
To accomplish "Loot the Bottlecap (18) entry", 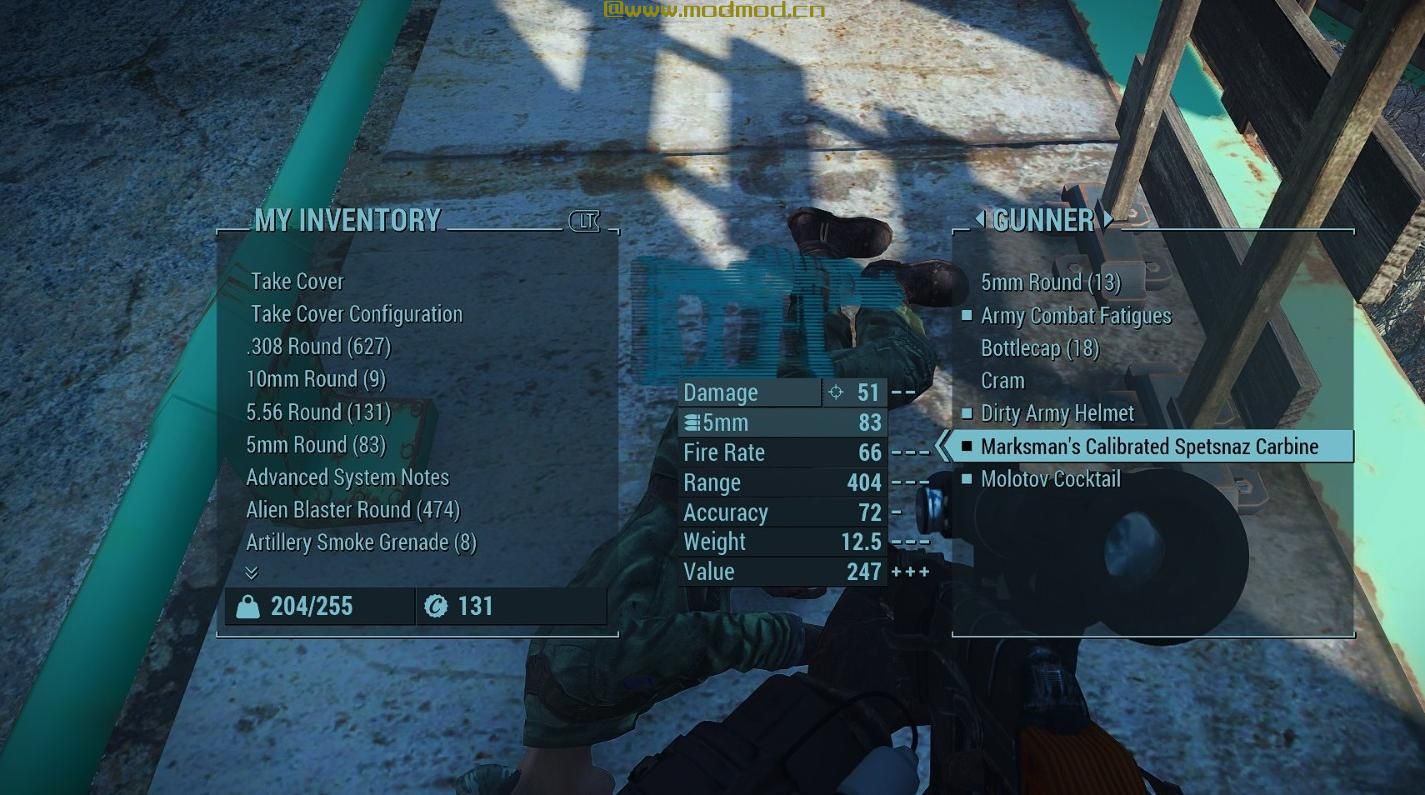I will coord(1039,348).
